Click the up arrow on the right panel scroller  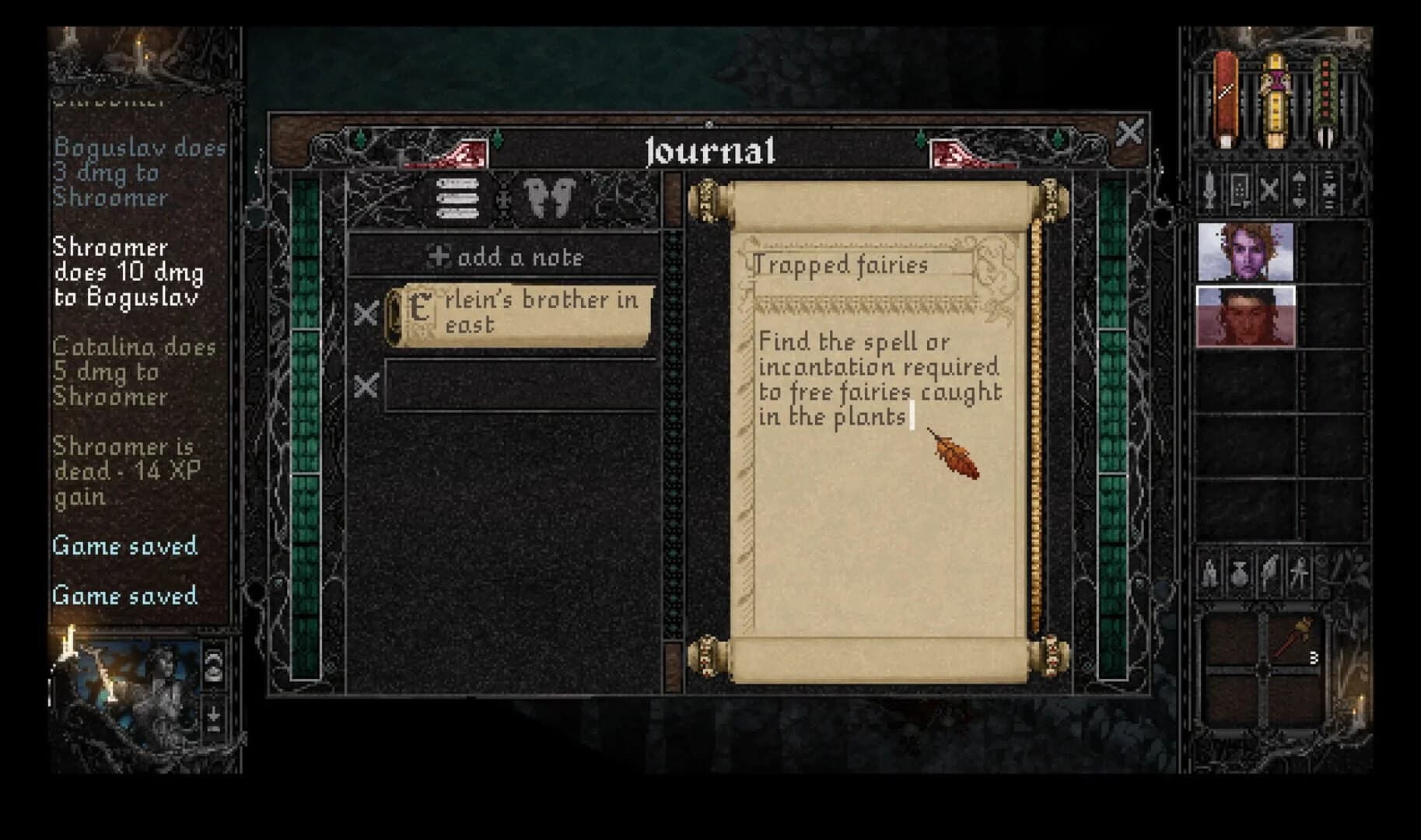pos(1300,177)
